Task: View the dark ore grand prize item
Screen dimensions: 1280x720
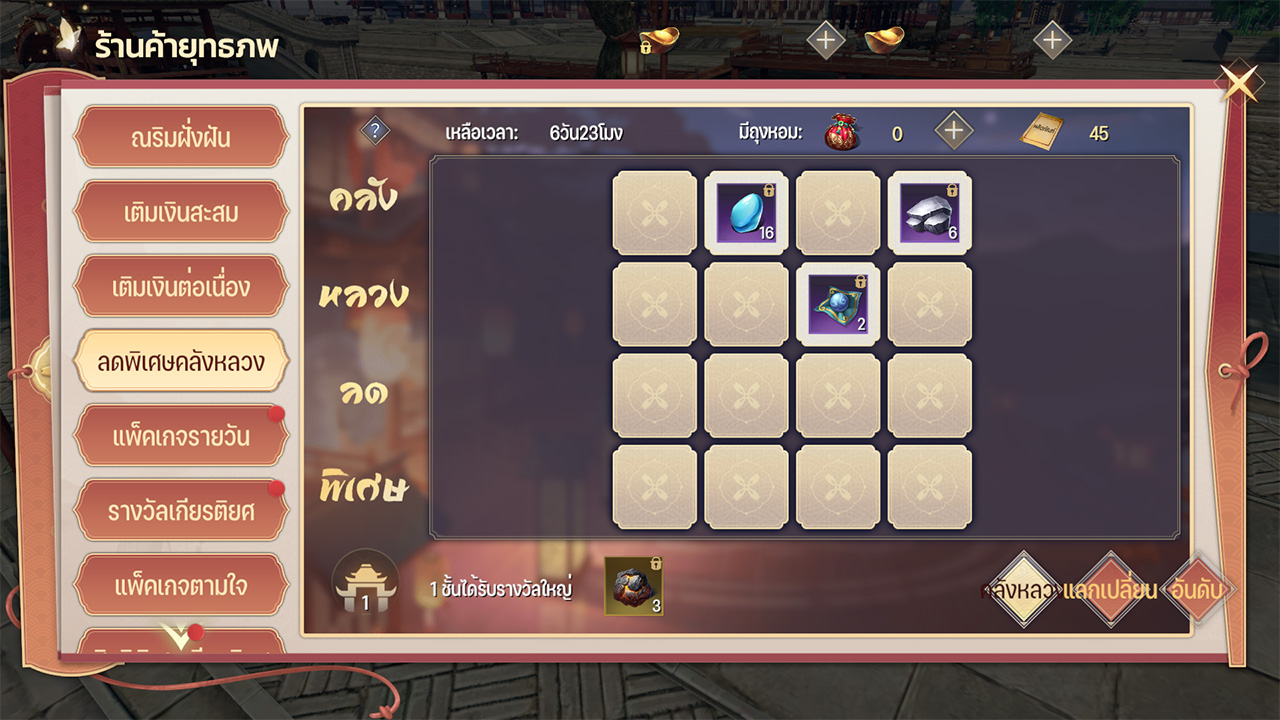Action: coord(633,586)
